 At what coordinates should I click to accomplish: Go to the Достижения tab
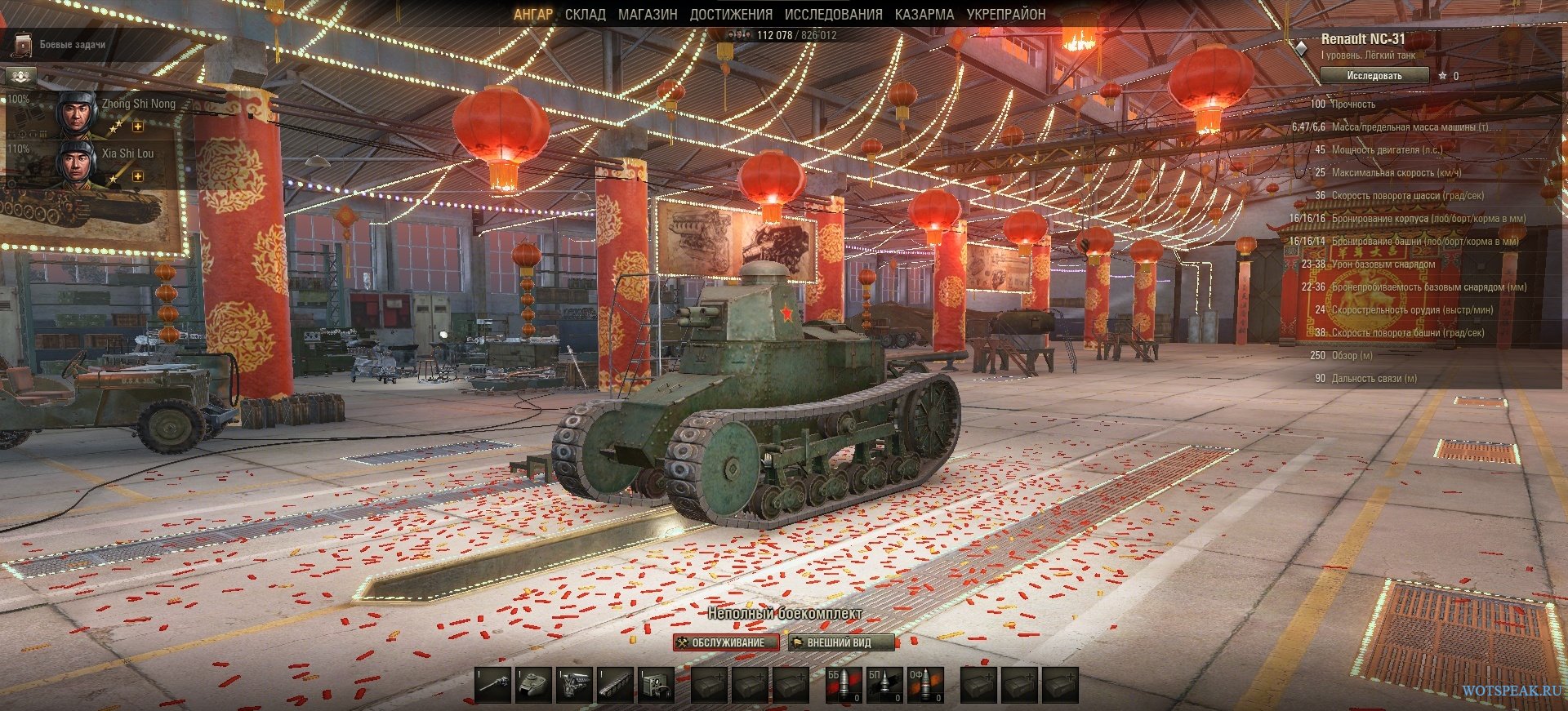point(730,15)
